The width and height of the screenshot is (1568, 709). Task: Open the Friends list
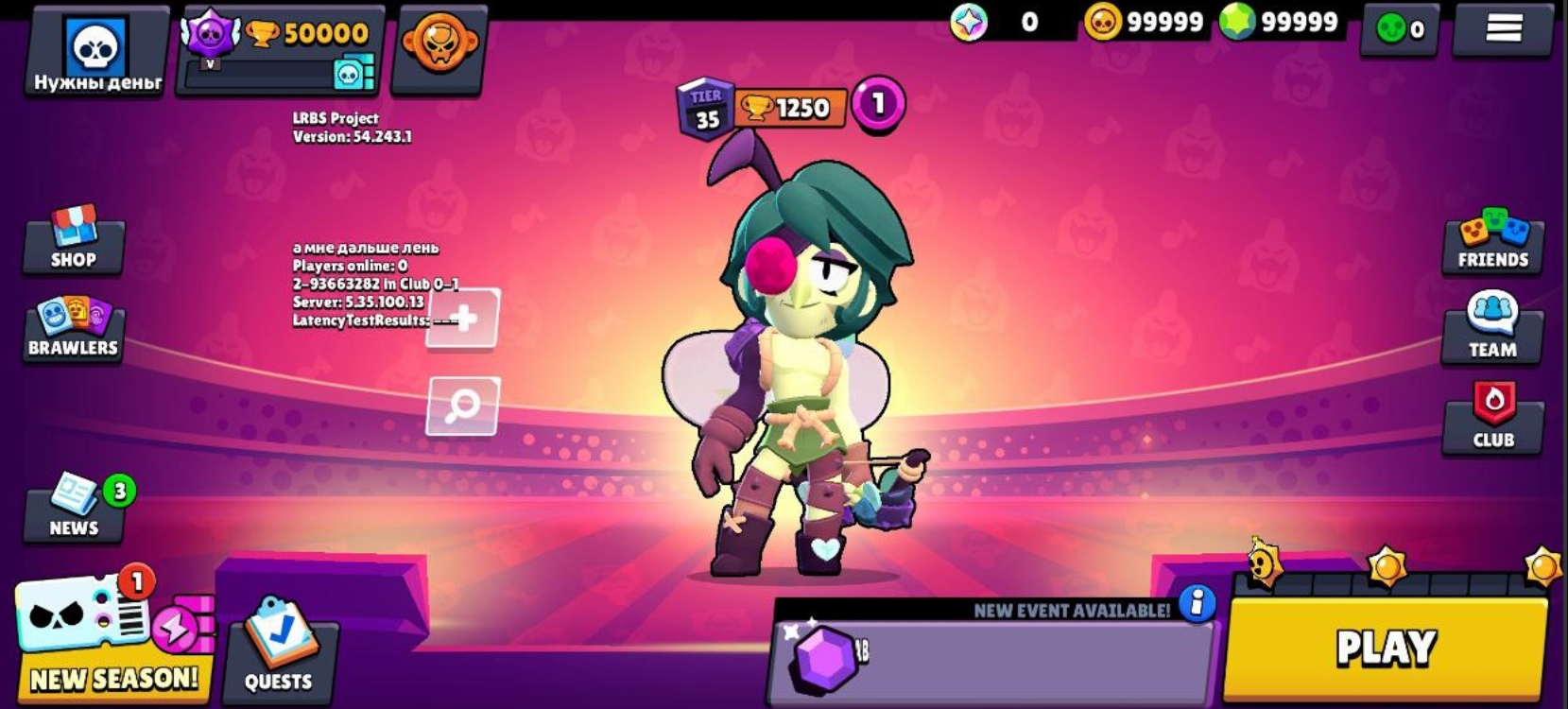tap(1492, 242)
